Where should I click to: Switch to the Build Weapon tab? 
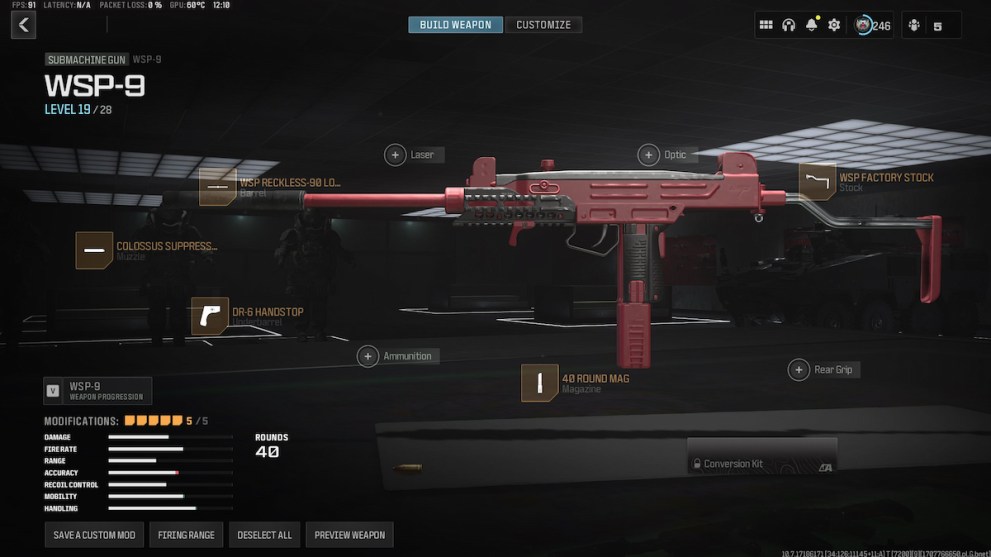[x=455, y=25]
